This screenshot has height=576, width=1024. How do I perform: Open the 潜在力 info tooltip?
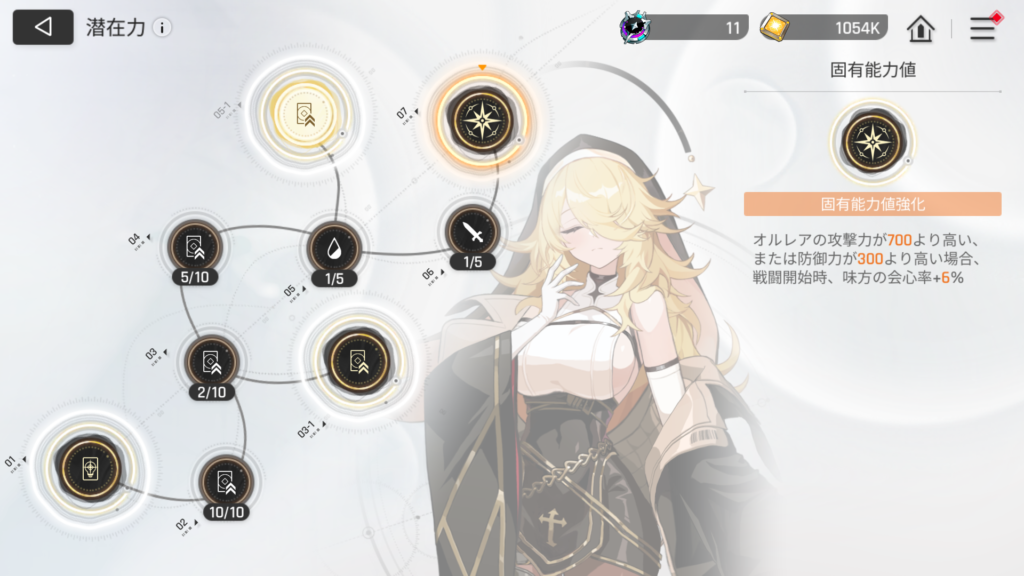(162, 28)
